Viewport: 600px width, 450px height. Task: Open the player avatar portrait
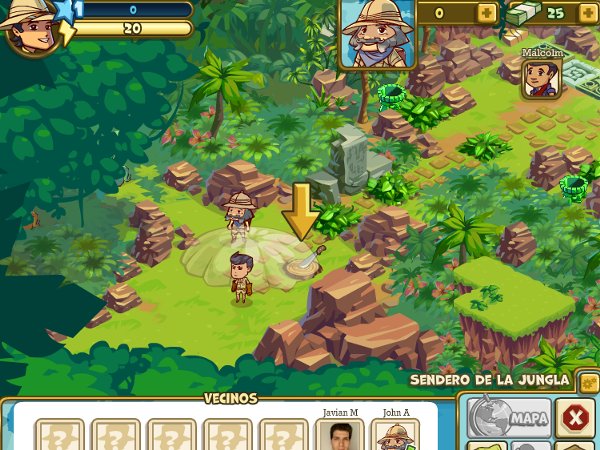[x=28, y=26]
